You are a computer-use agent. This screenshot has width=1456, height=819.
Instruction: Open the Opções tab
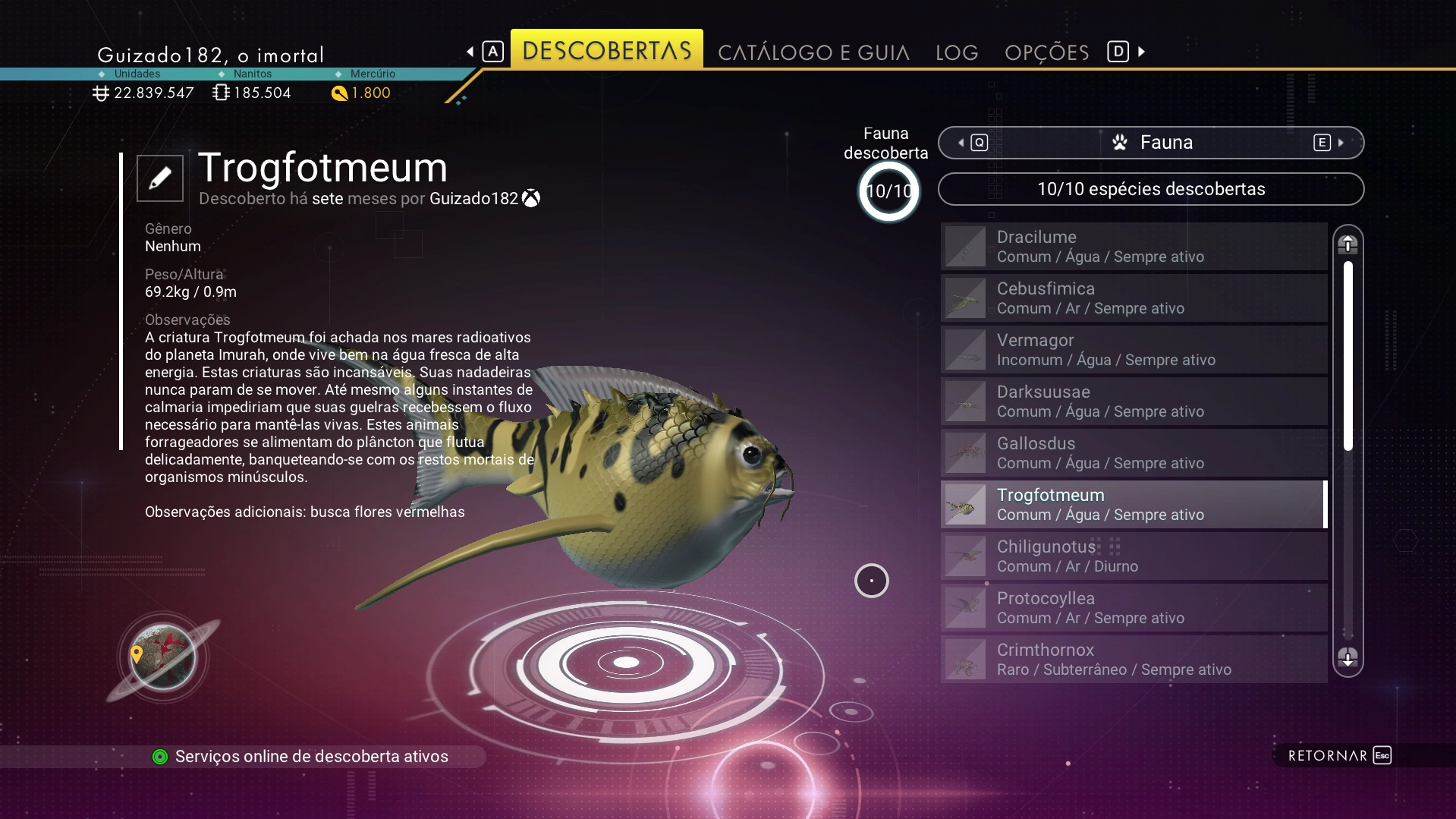(x=1046, y=52)
